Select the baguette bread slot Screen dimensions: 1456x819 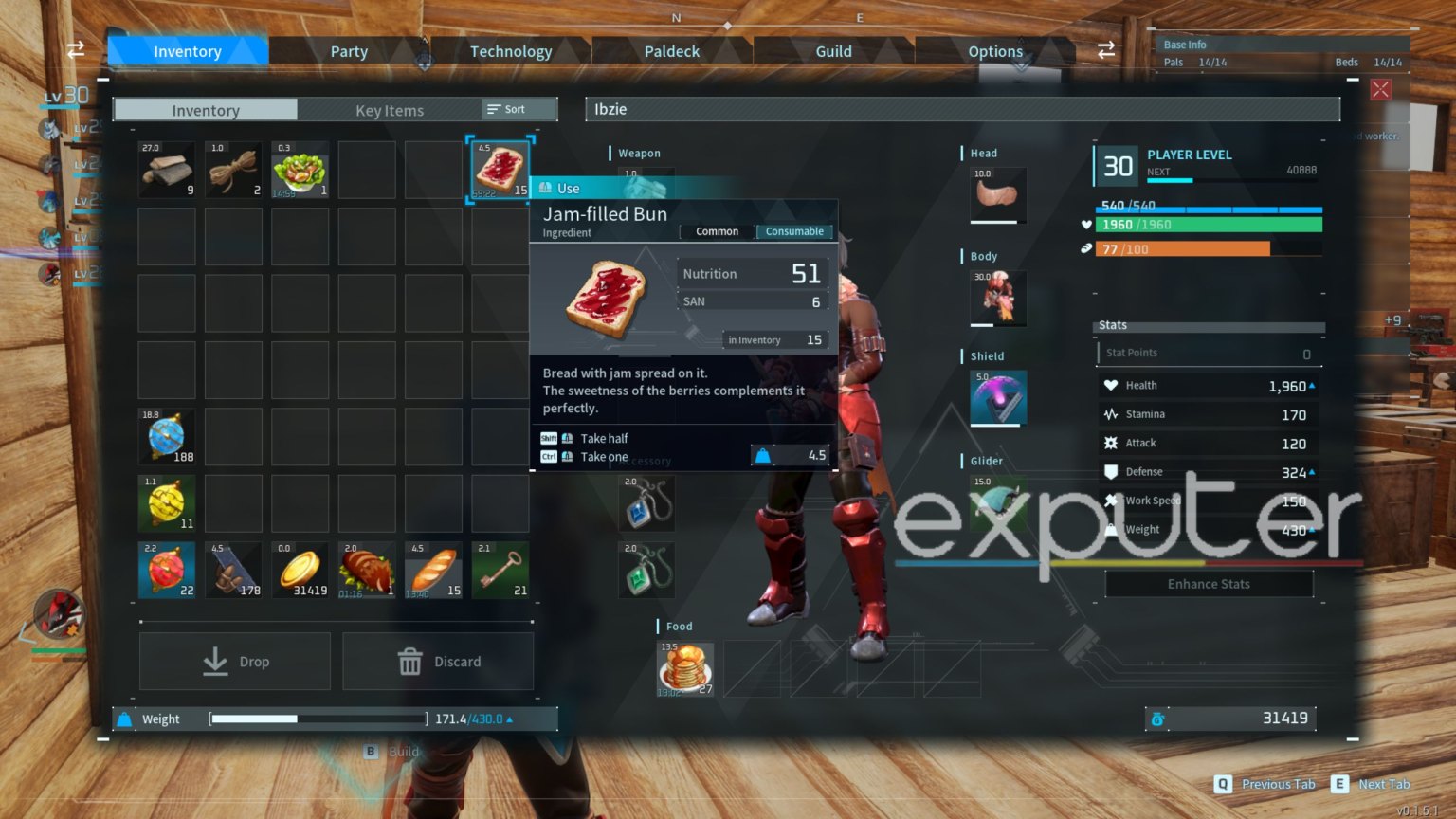[433, 570]
